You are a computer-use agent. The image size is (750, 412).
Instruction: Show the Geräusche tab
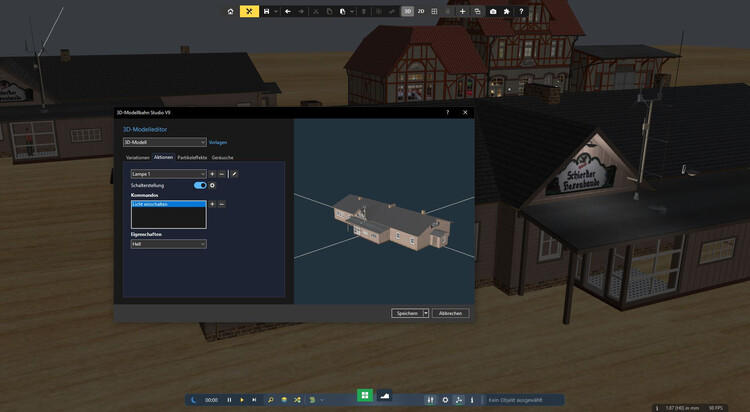[x=222, y=157]
